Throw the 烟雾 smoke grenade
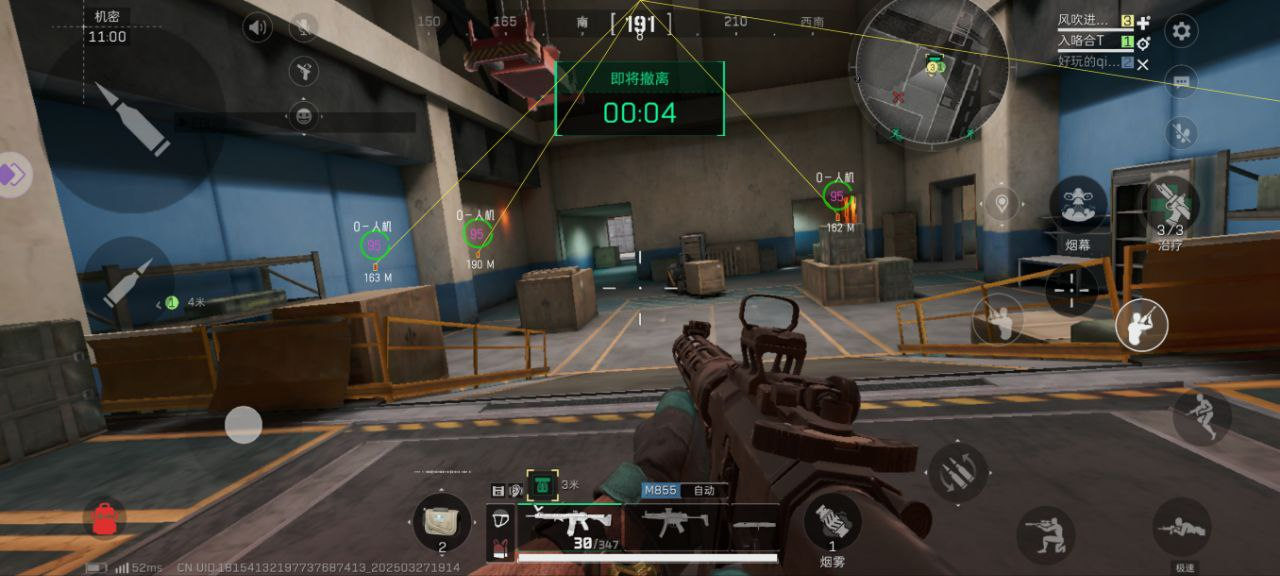1280x576 pixels. pos(832,522)
